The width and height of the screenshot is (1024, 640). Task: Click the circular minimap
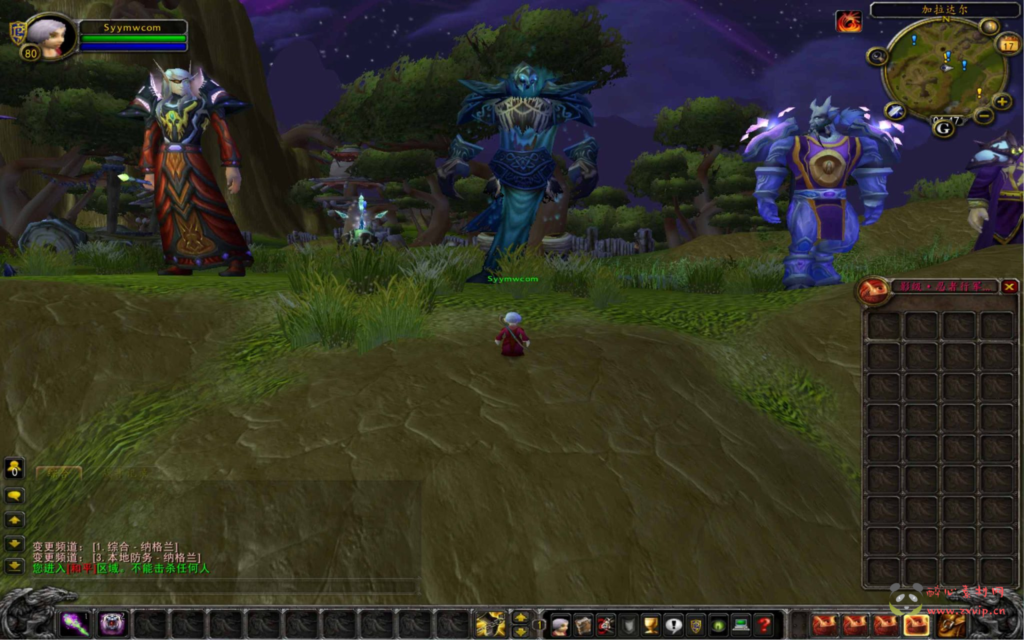tap(944, 68)
